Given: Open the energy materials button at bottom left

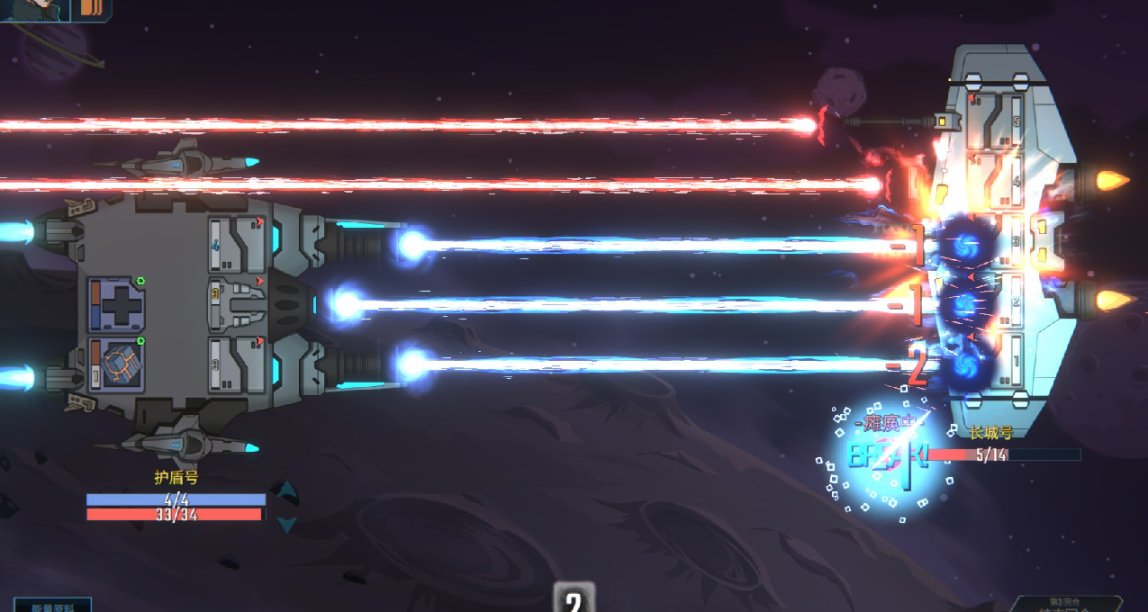Looking at the screenshot, I should 52,605.
